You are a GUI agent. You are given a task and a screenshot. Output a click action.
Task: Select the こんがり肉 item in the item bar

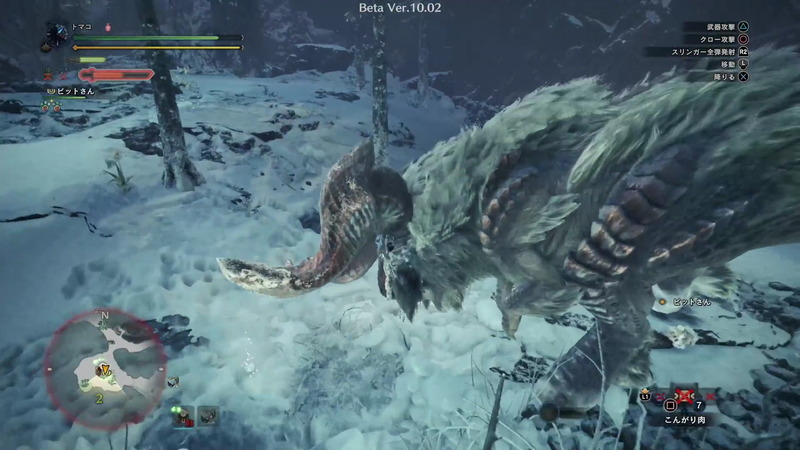(x=684, y=400)
